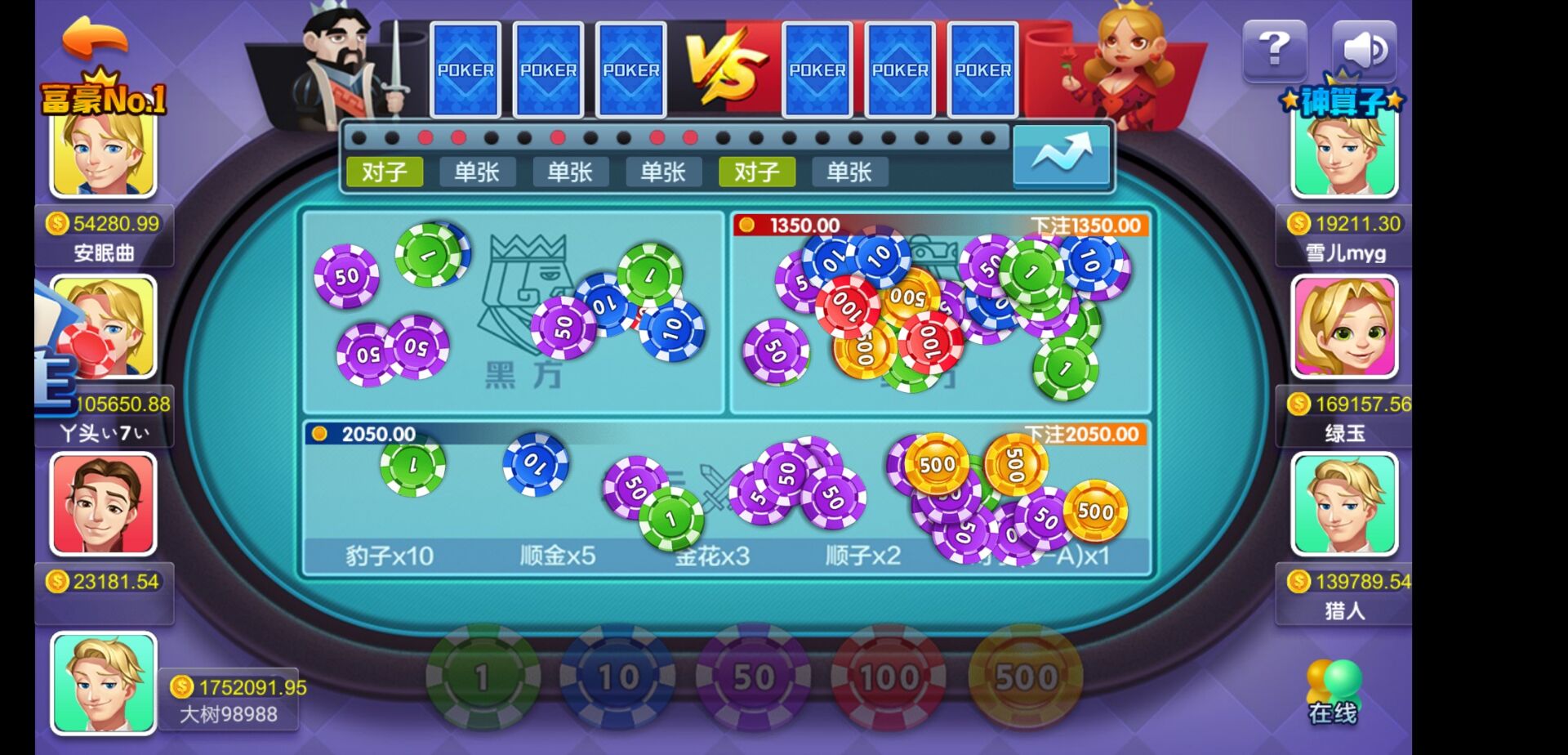Open the trend chart arrow button
The height and width of the screenshot is (755, 1568).
[1061, 154]
